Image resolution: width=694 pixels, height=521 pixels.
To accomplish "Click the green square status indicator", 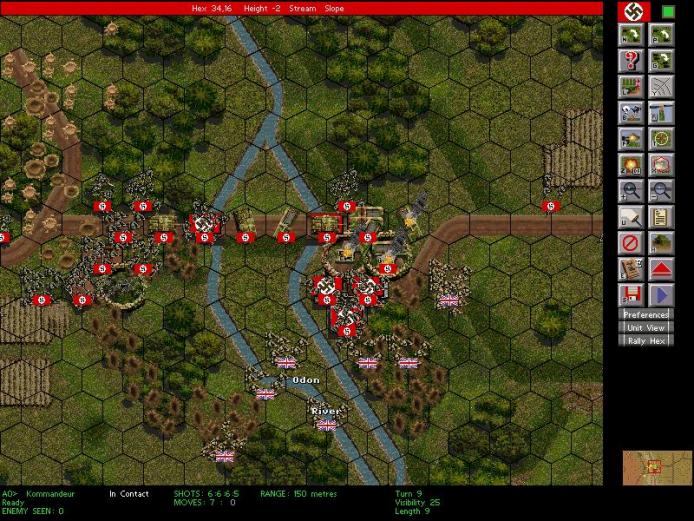I will coord(668,11).
